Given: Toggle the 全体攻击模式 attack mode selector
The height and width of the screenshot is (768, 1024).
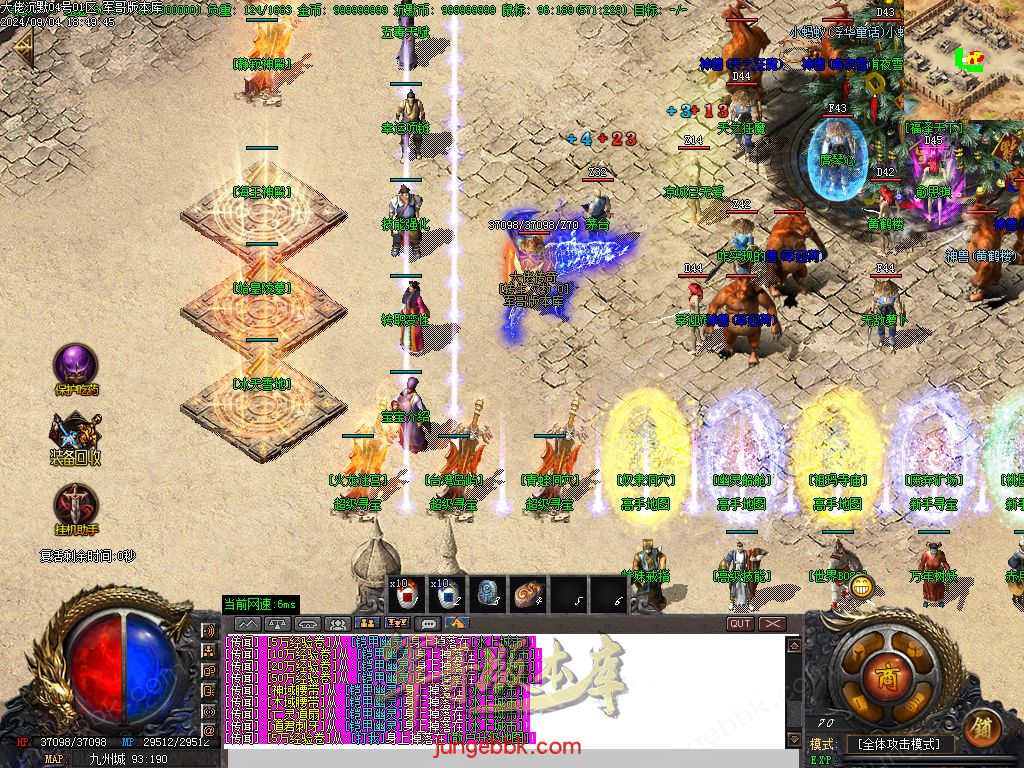Looking at the screenshot, I should (898, 744).
